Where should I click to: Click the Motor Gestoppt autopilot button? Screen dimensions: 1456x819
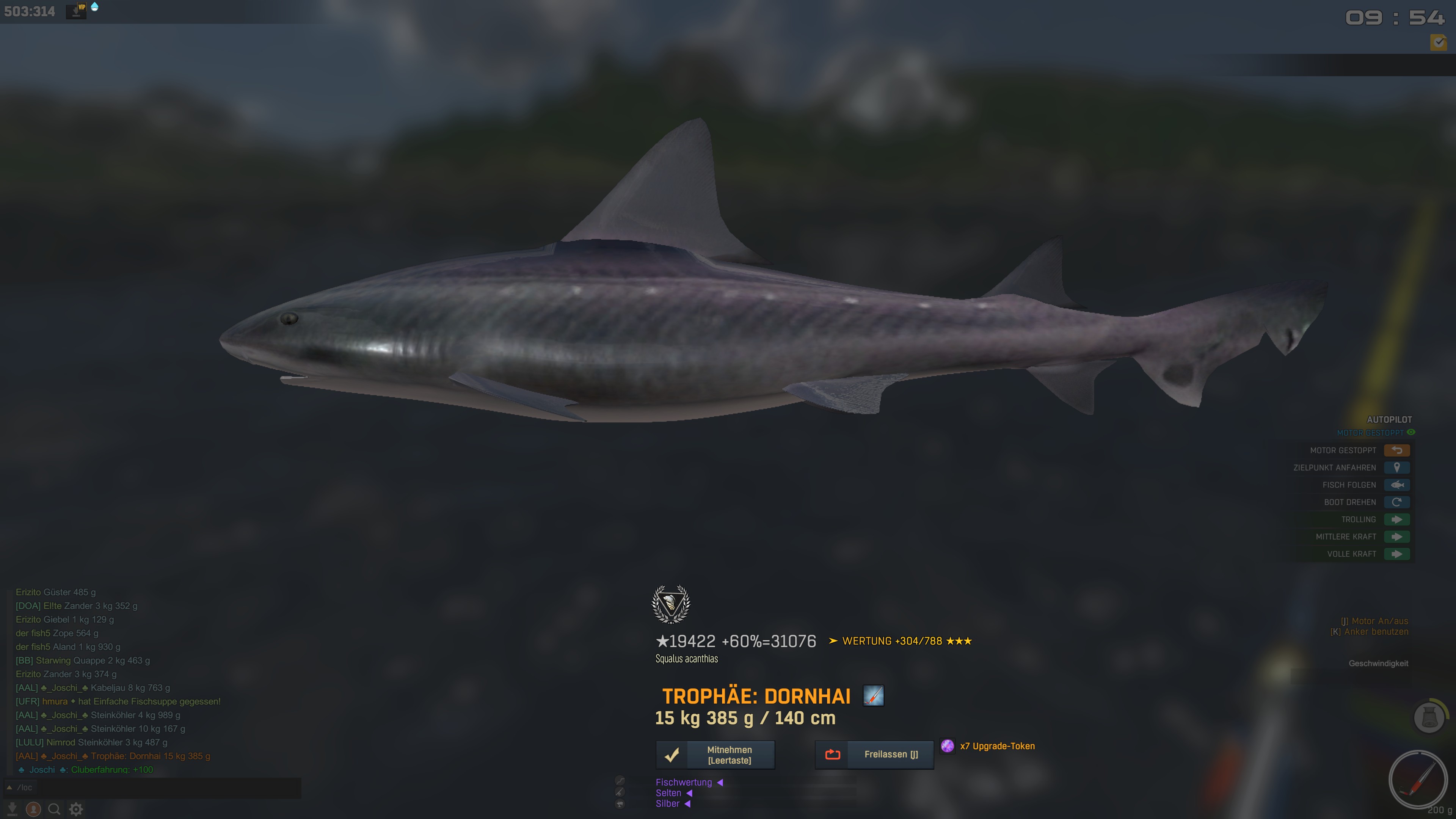point(1396,450)
